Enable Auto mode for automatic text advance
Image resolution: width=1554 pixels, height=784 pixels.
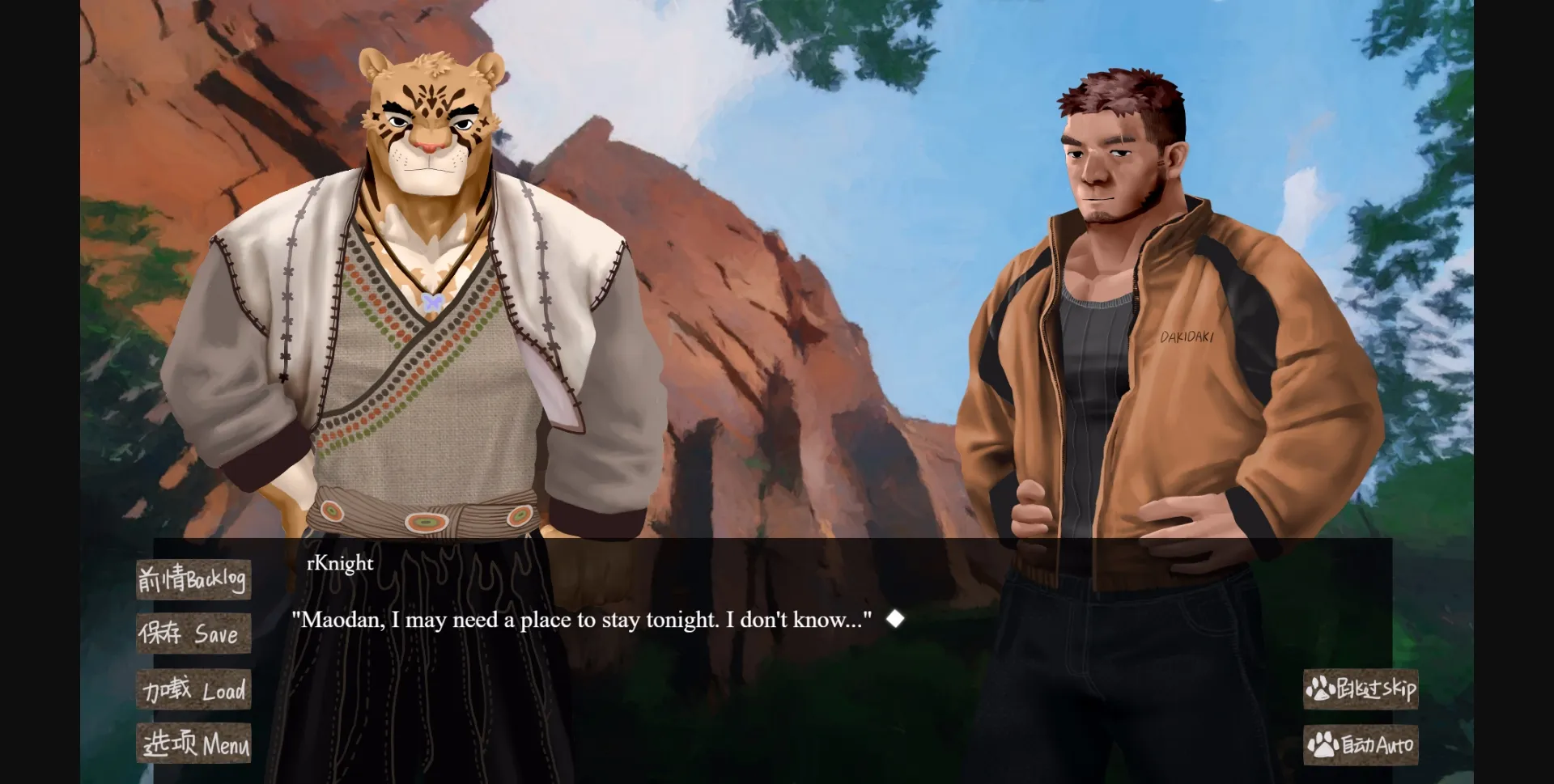pos(1362,744)
